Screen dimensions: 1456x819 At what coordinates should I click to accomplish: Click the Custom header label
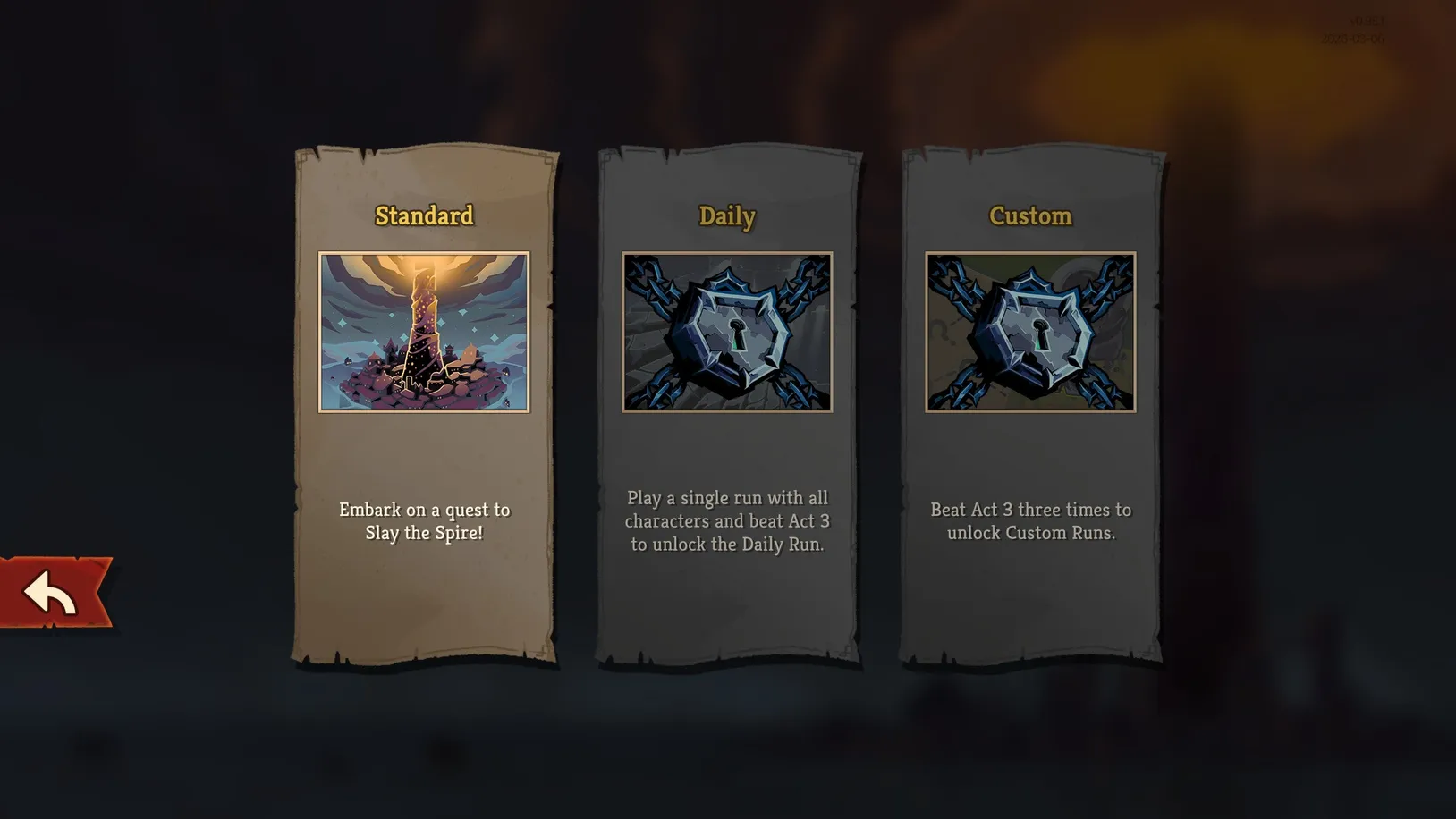(x=1029, y=216)
